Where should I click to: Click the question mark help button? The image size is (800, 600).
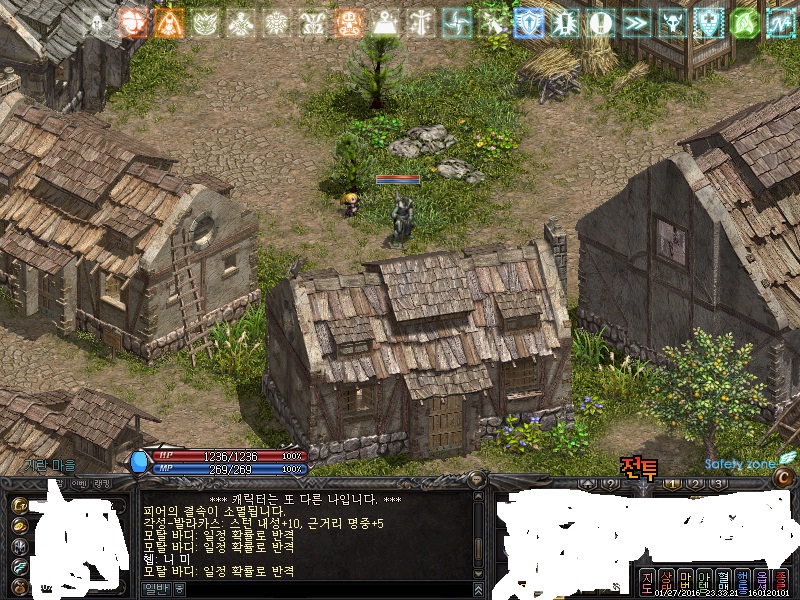click(608, 484)
